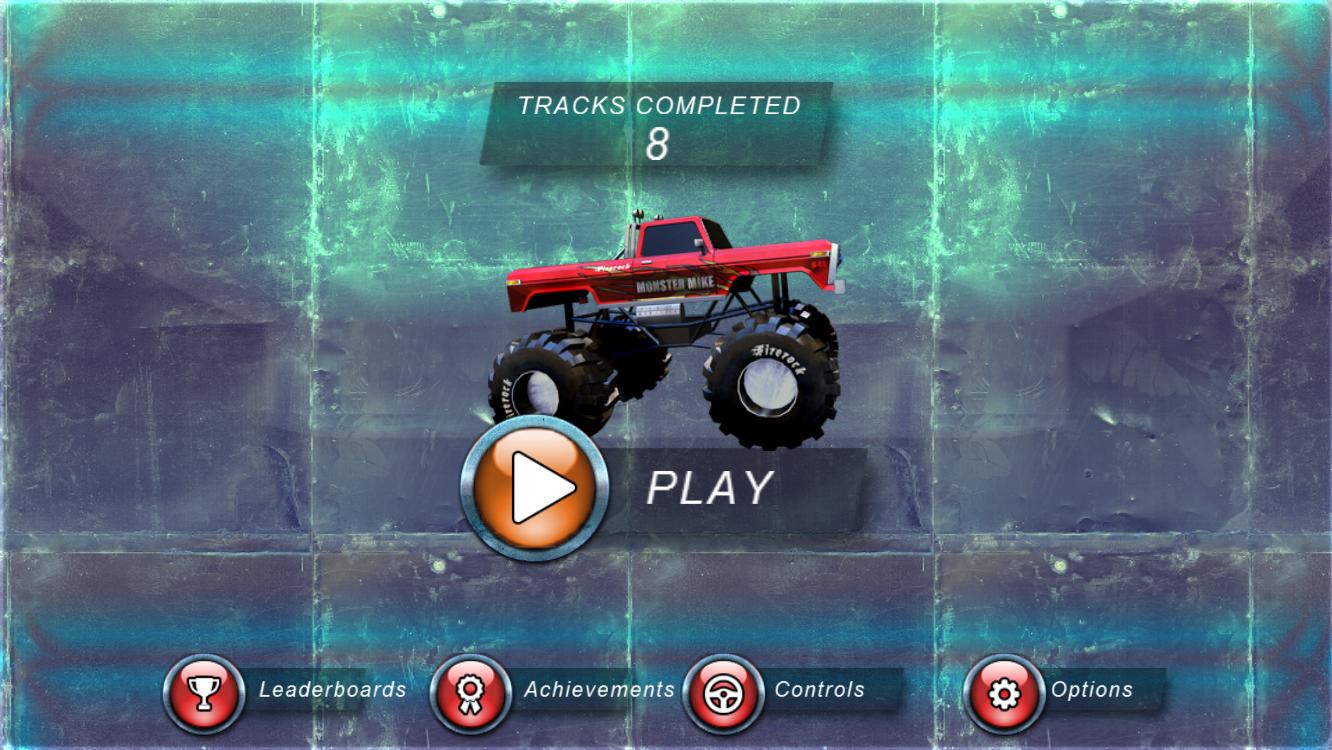Click the Achievements label text

coord(600,689)
